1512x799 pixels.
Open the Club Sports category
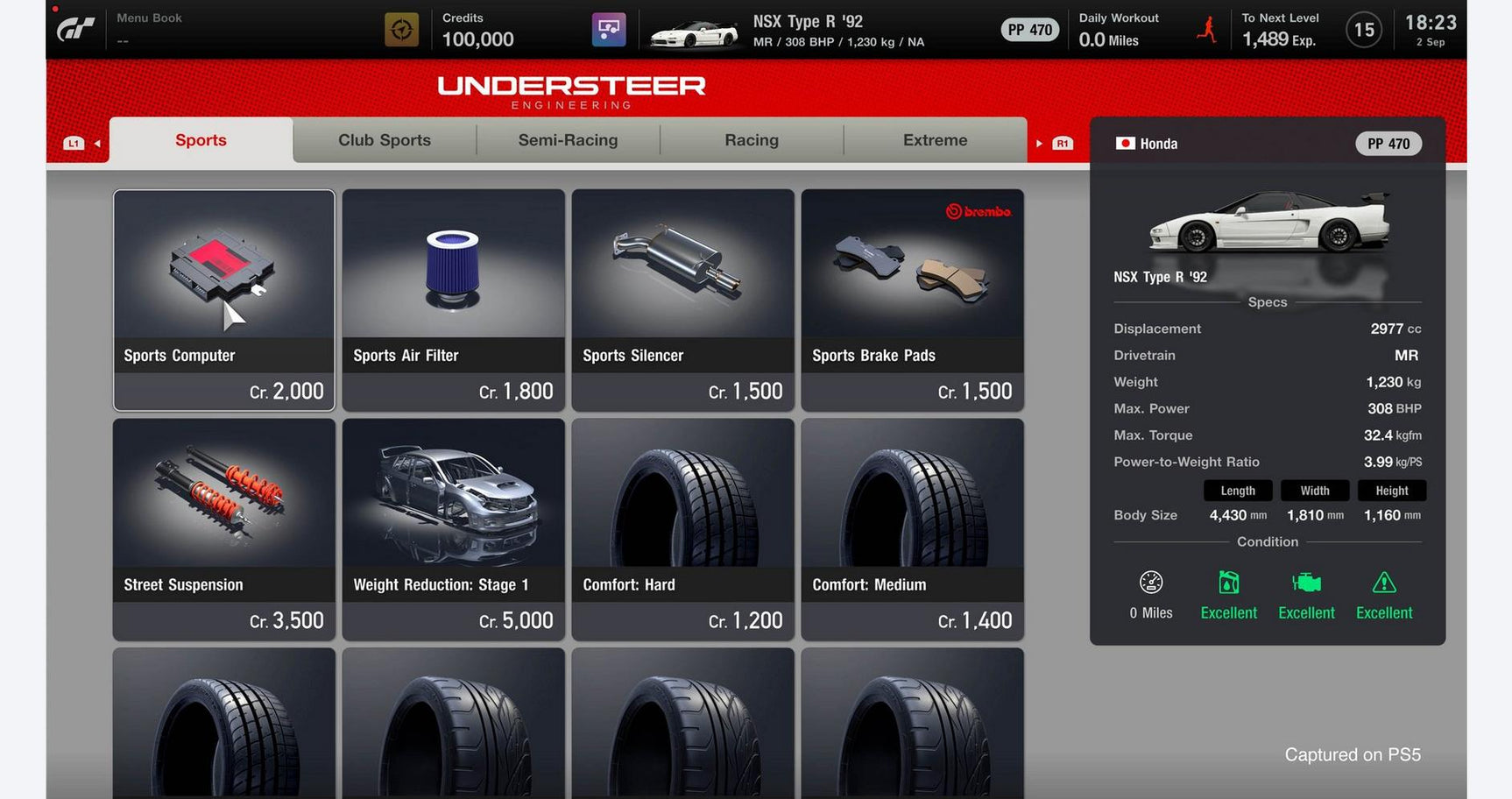click(x=384, y=140)
